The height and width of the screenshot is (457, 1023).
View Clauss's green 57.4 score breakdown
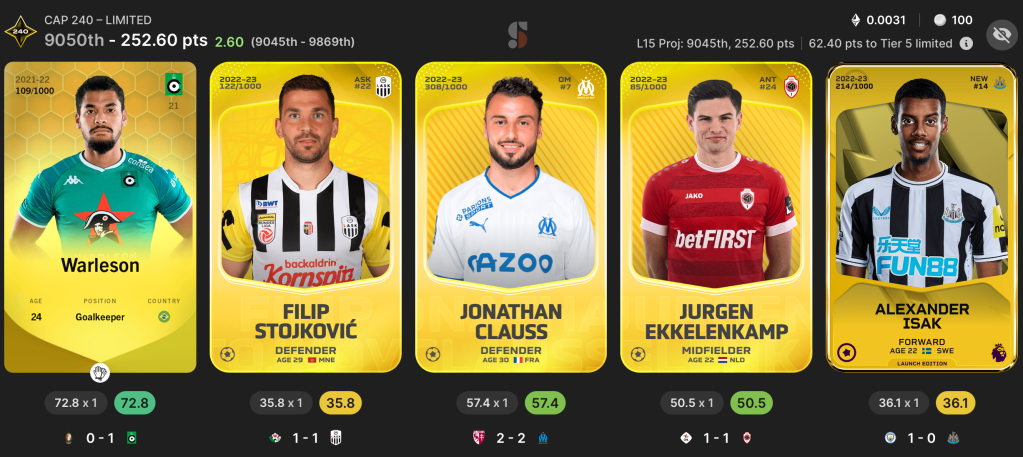pos(545,403)
